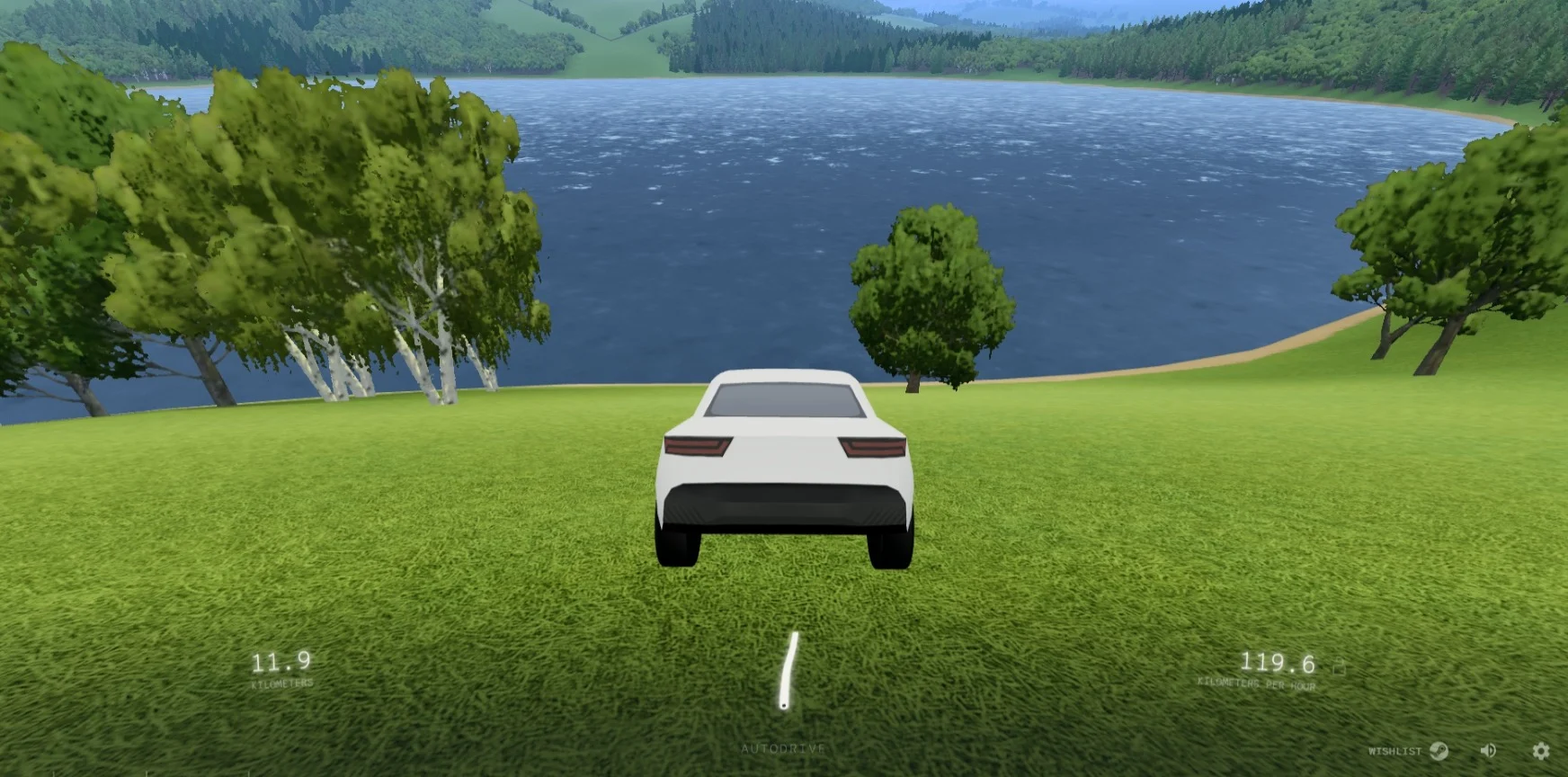Click the lock icon beside the speed
The image size is (1568, 777).
[x=1339, y=666]
